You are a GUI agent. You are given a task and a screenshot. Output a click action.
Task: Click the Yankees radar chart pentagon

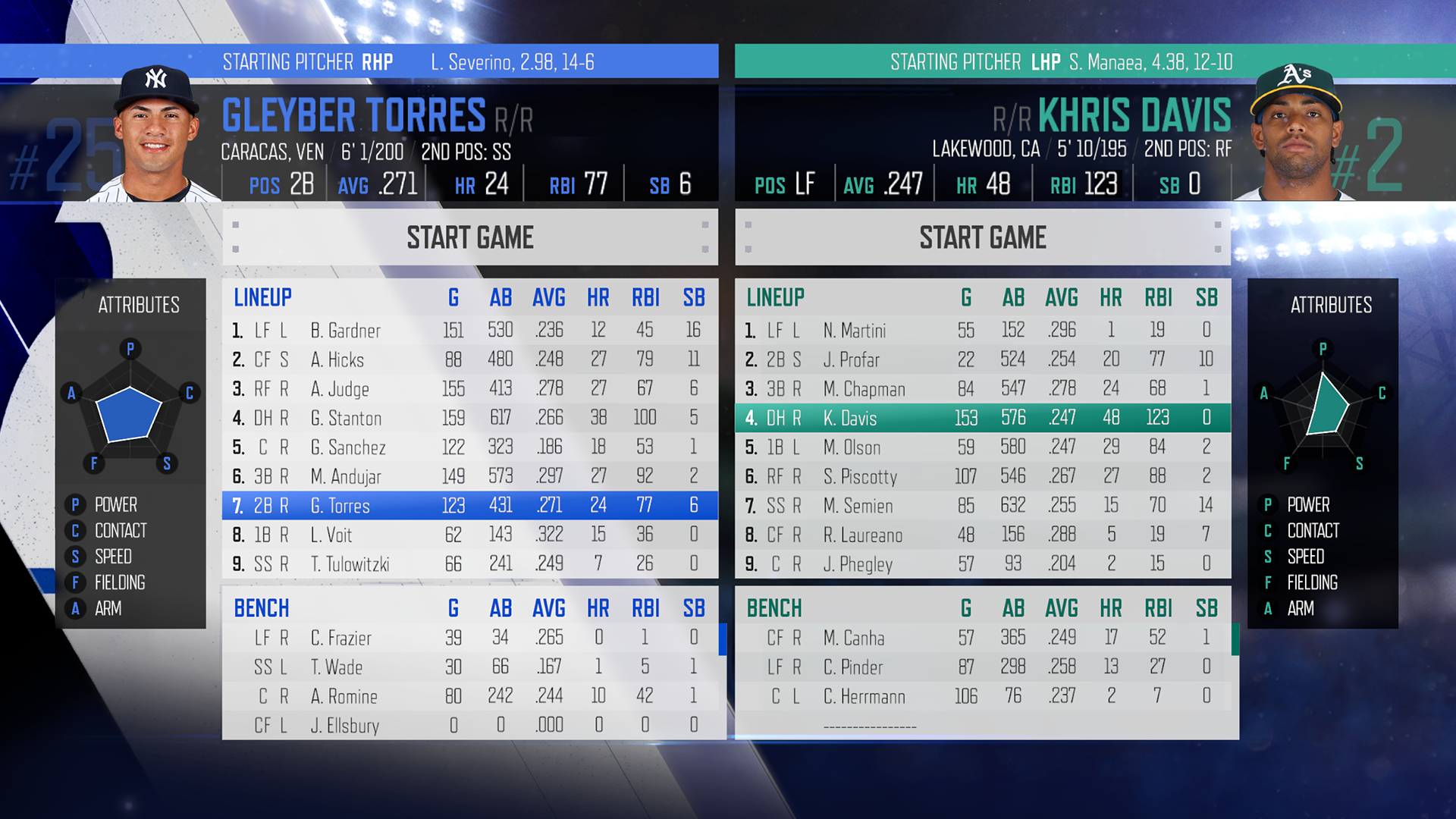(x=130, y=413)
